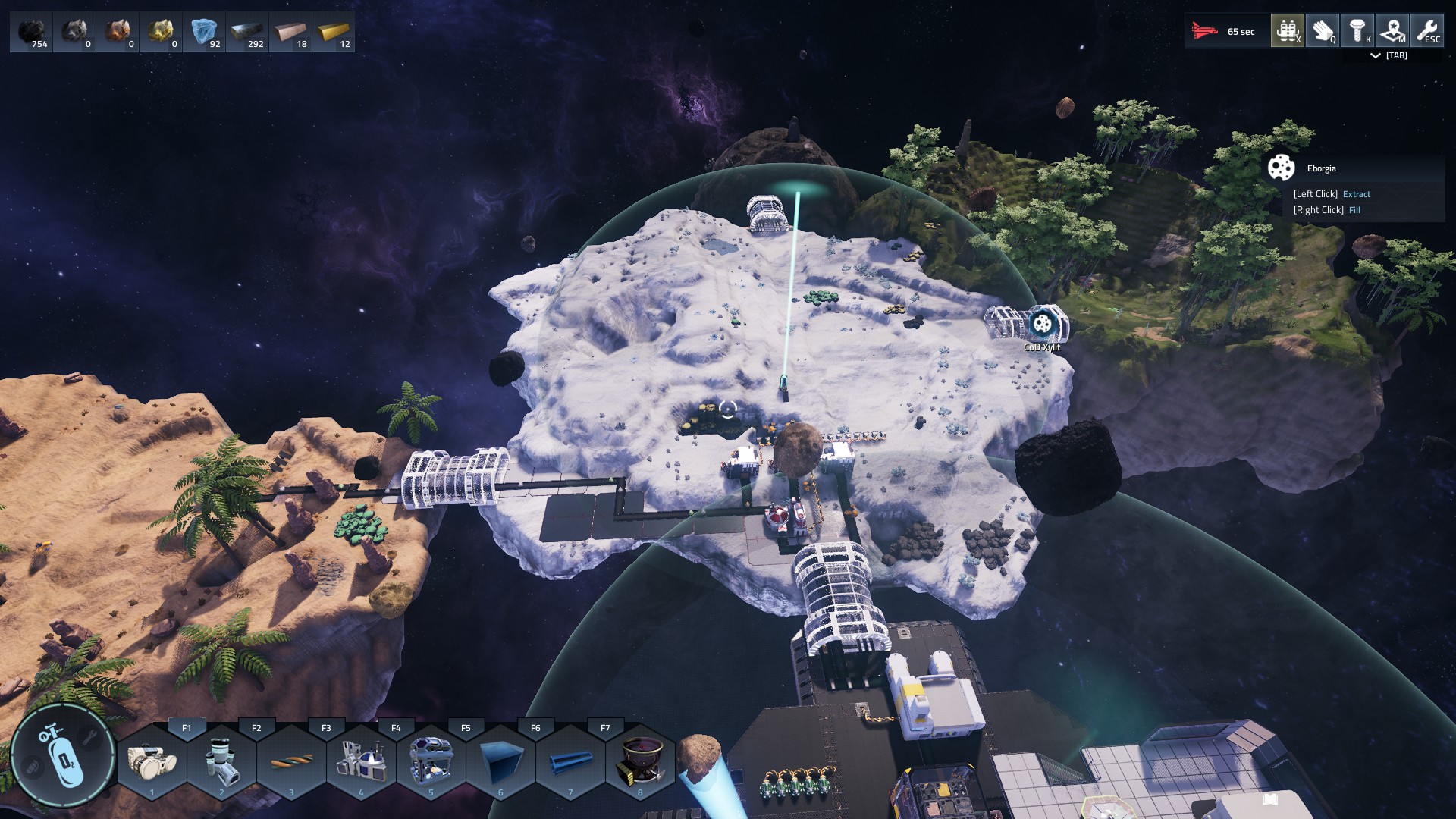Choose the blue cube block in slot 6
Image resolution: width=1456 pixels, height=819 pixels.
pyautogui.click(x=500, y=761)
